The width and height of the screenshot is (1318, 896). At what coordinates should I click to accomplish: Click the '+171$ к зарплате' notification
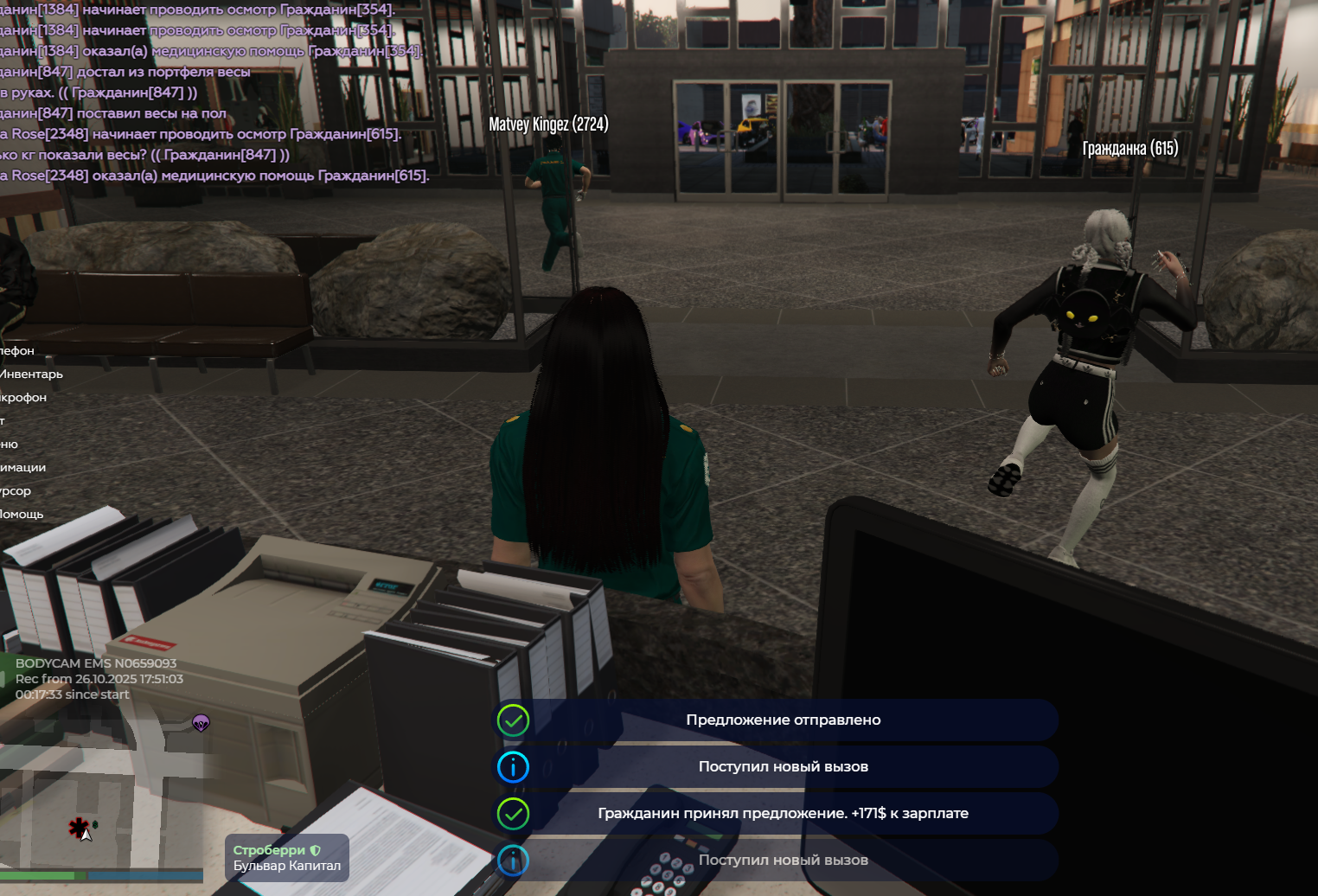click(x=782, y=814)
